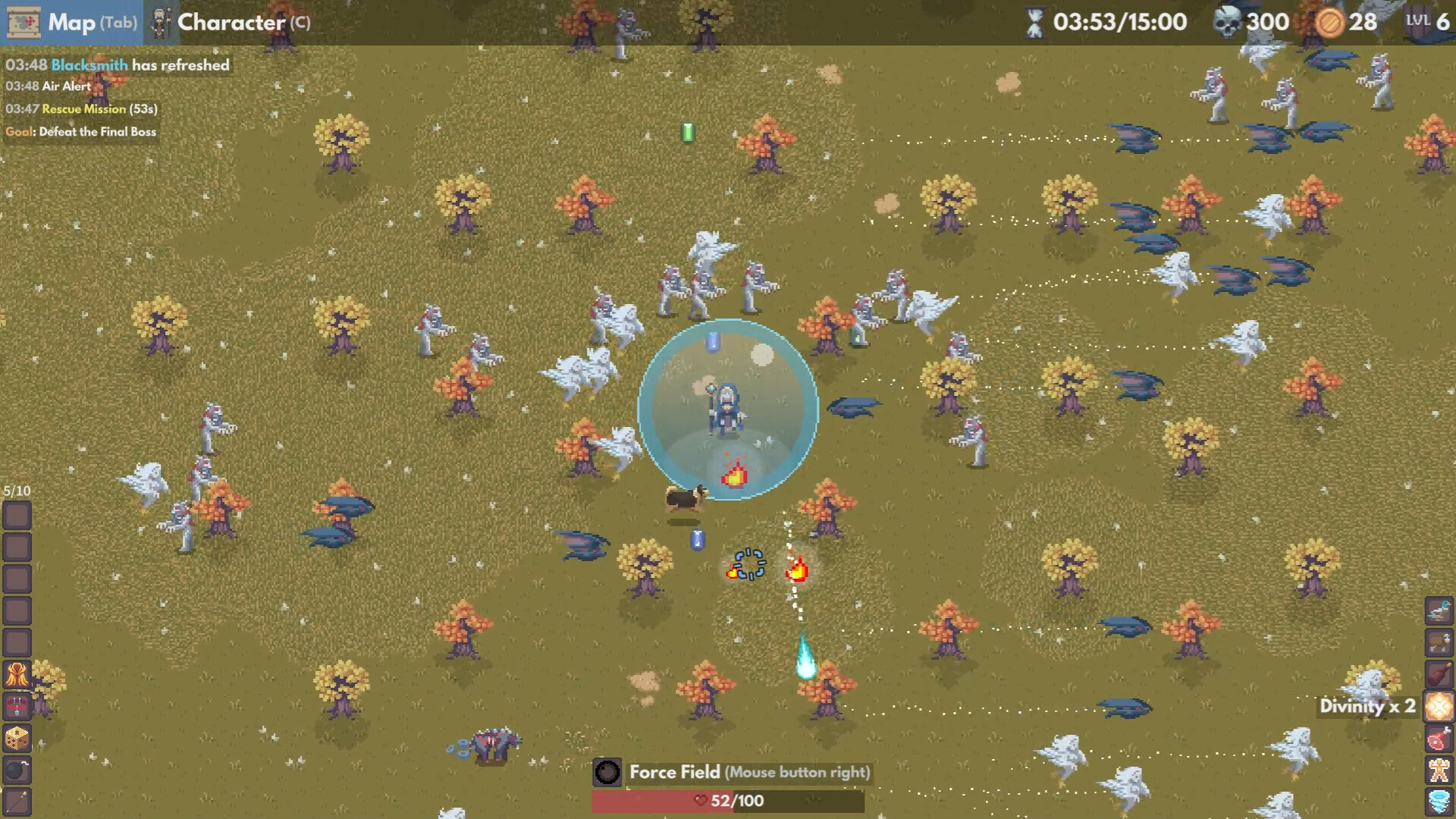Select the Force Field ability icon
The image size is (1456, 819).
click(607, 772)
